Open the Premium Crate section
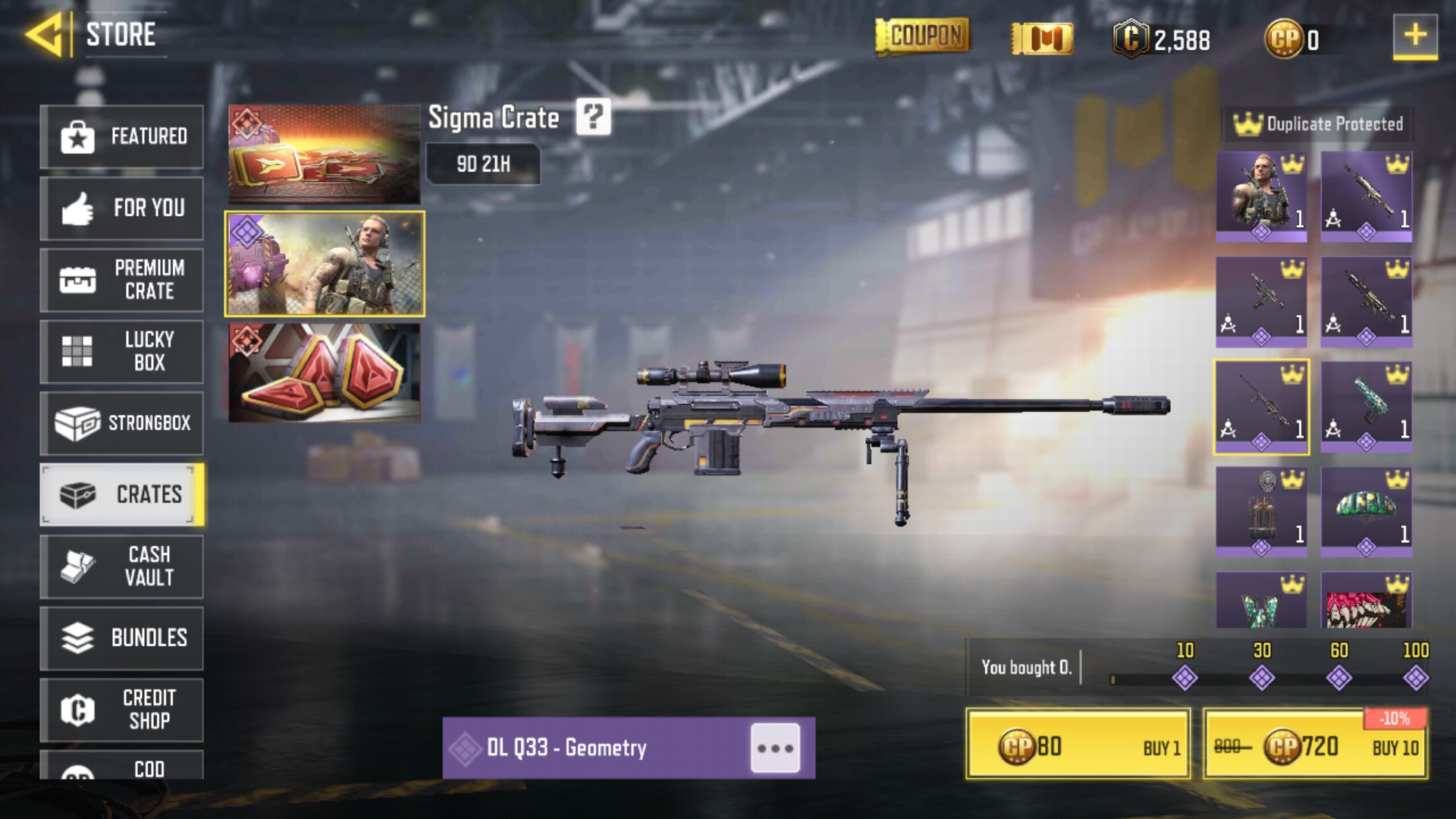 [121, 279]
